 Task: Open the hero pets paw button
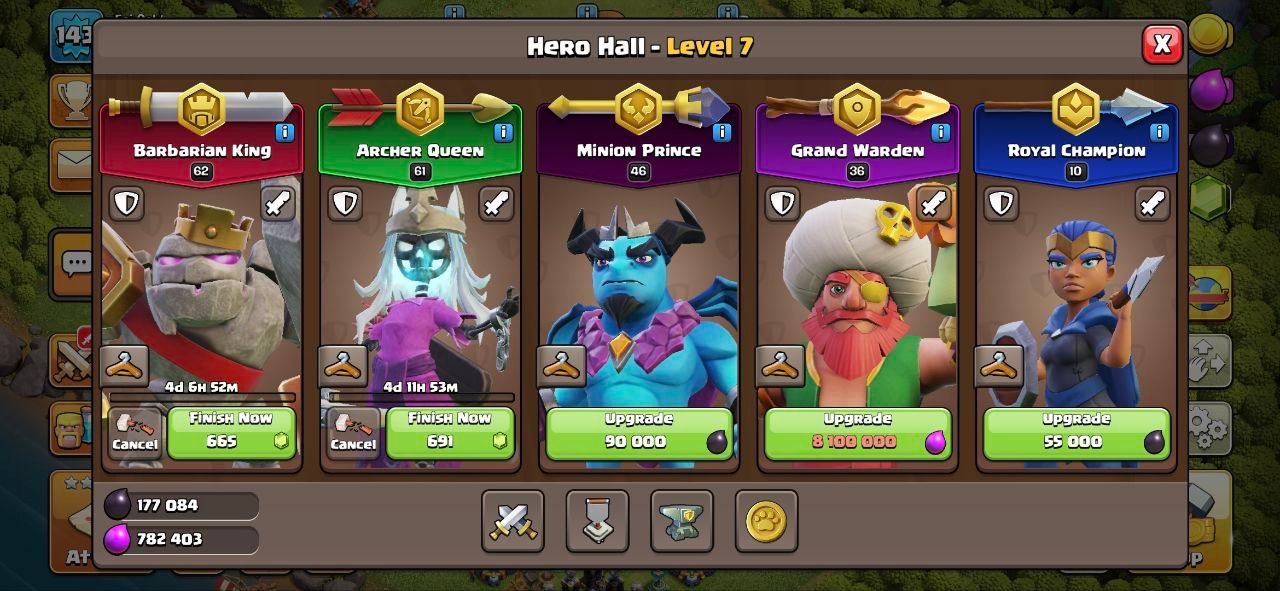coord(766,521)
